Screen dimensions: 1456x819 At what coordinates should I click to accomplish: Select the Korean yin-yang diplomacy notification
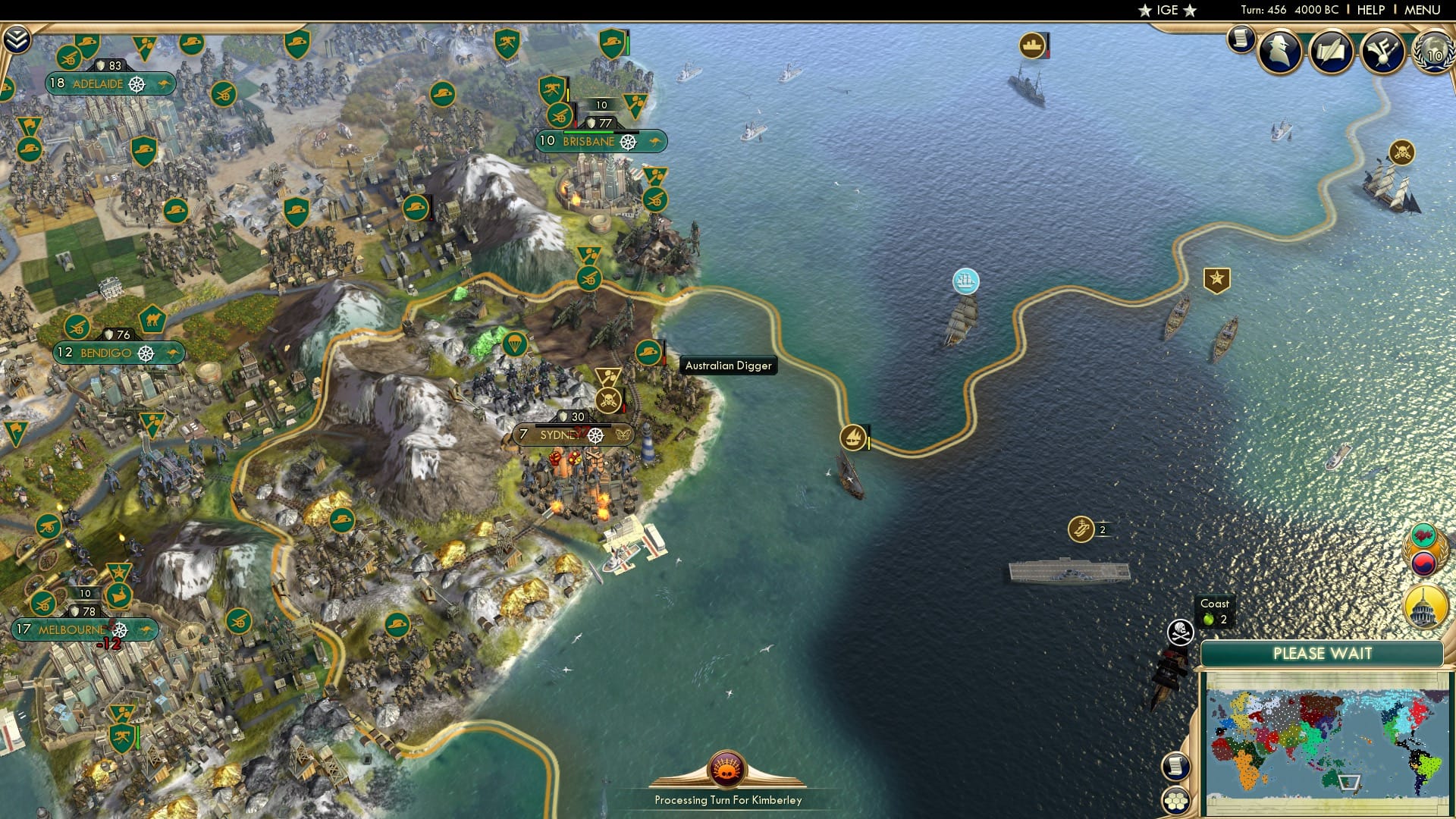point(1425,564)
